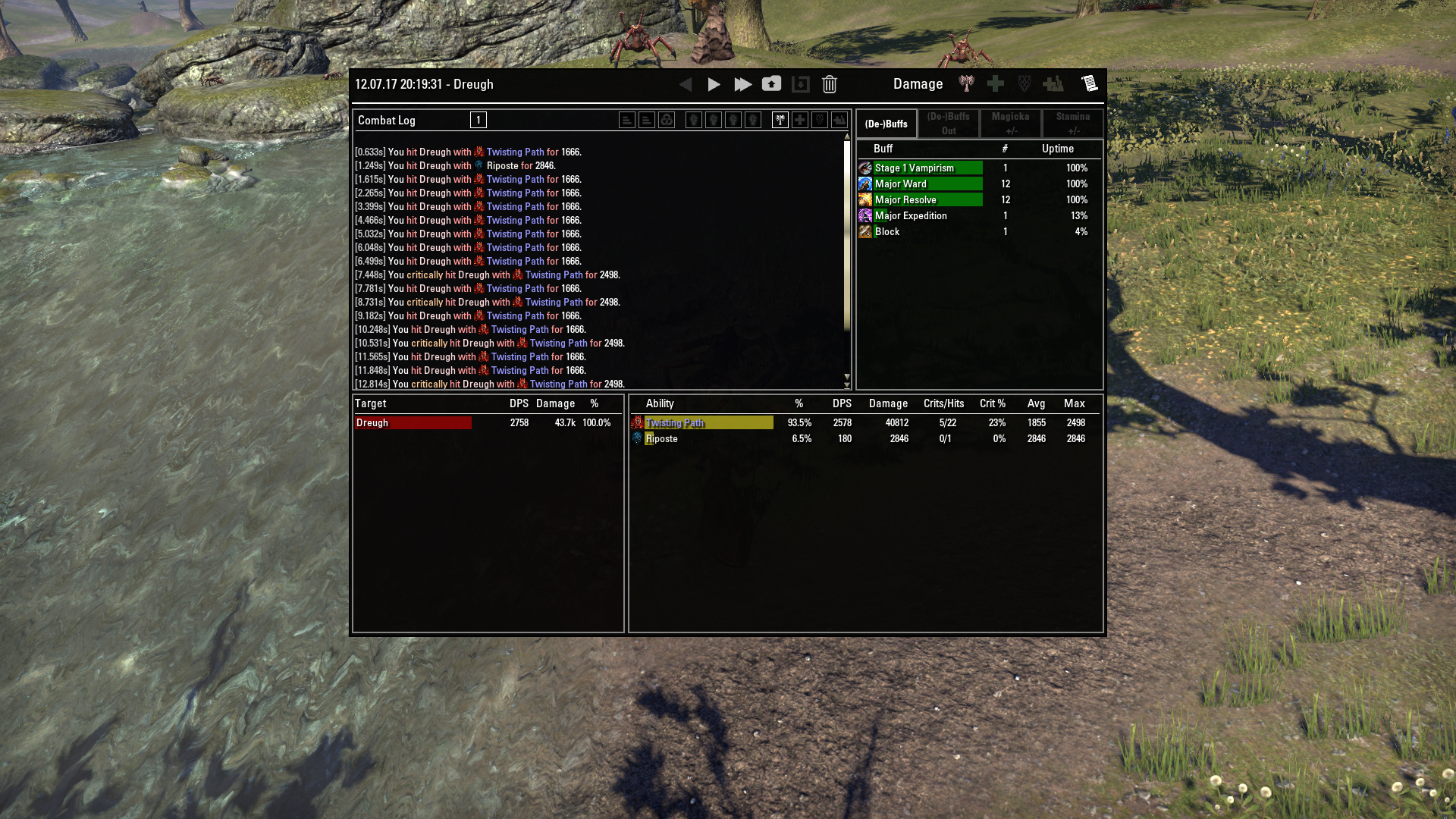Open the fight report scroll icon
The image size is (1456, 819).
pos(1090,83)
